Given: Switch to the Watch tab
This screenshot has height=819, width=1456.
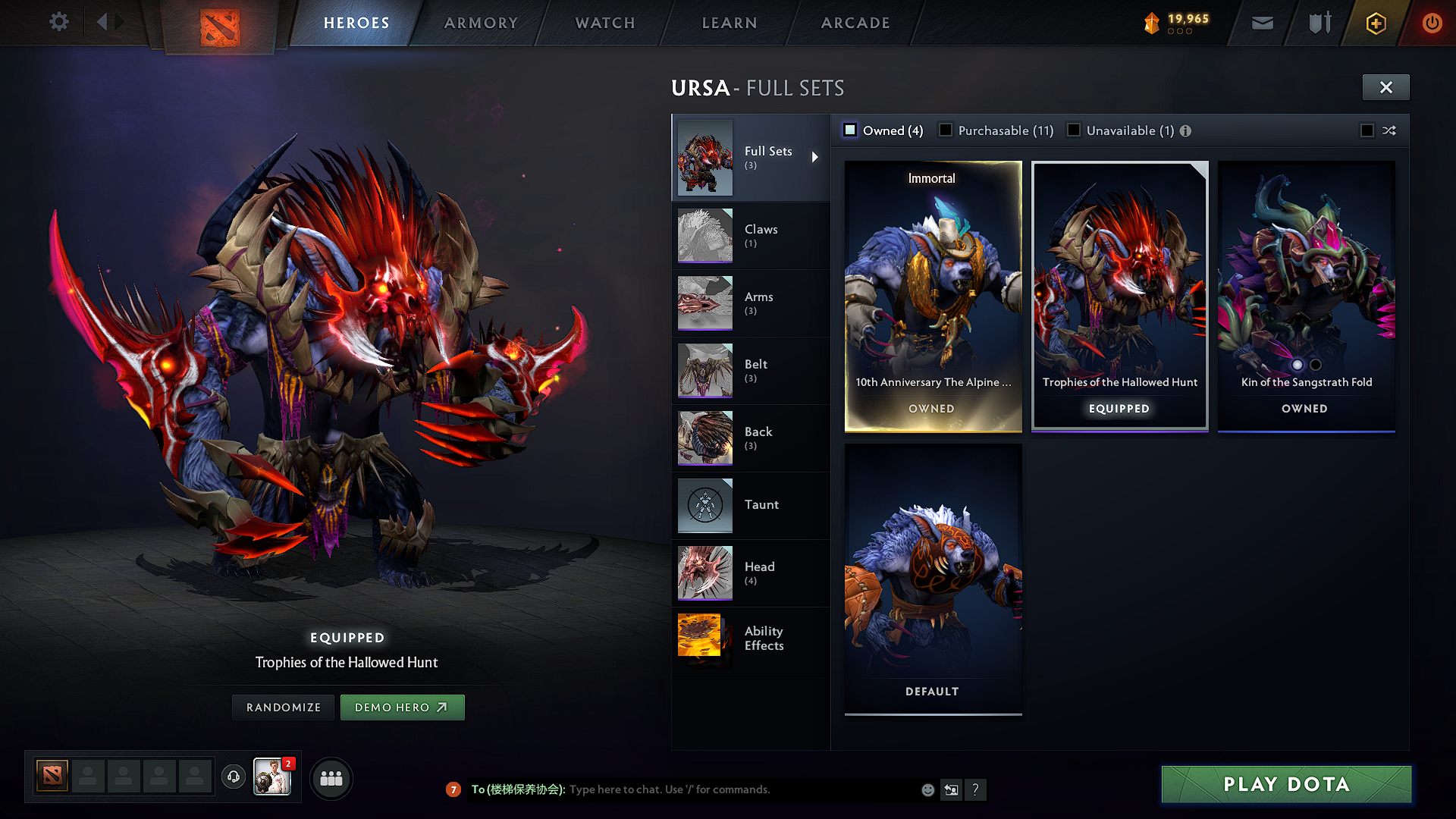Looking at the screenshot, I should coord(605,23).
